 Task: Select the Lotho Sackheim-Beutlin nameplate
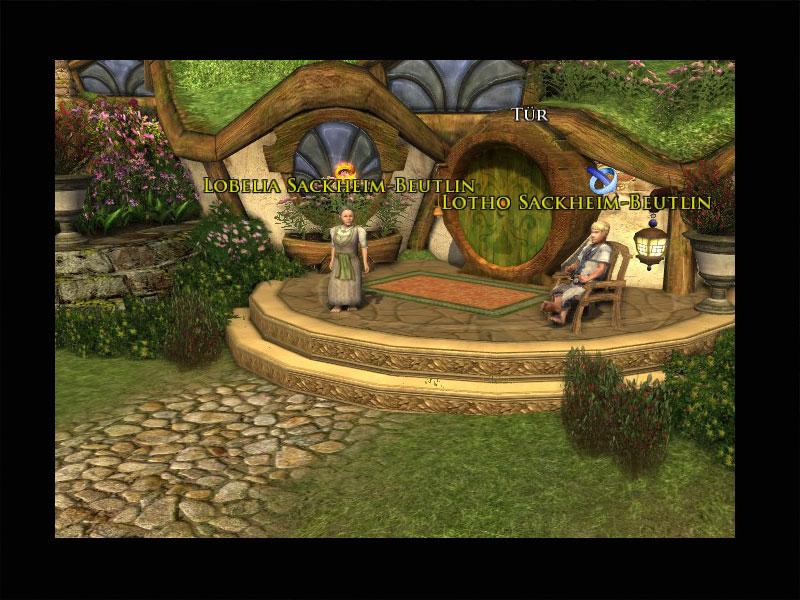tap(576, 202)
